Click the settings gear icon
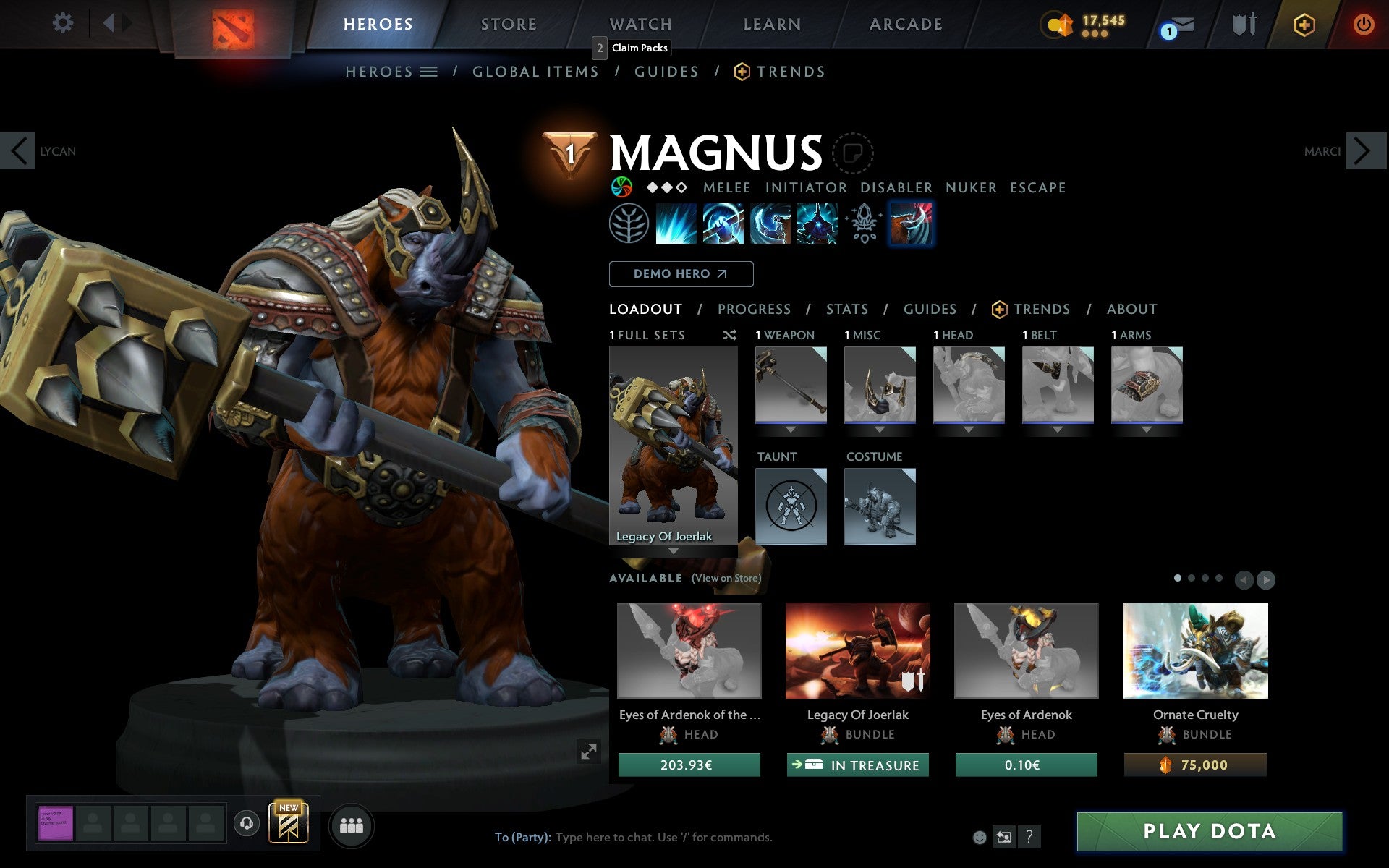This screenshot has height=868, width=1389. (x=64, y=23)
